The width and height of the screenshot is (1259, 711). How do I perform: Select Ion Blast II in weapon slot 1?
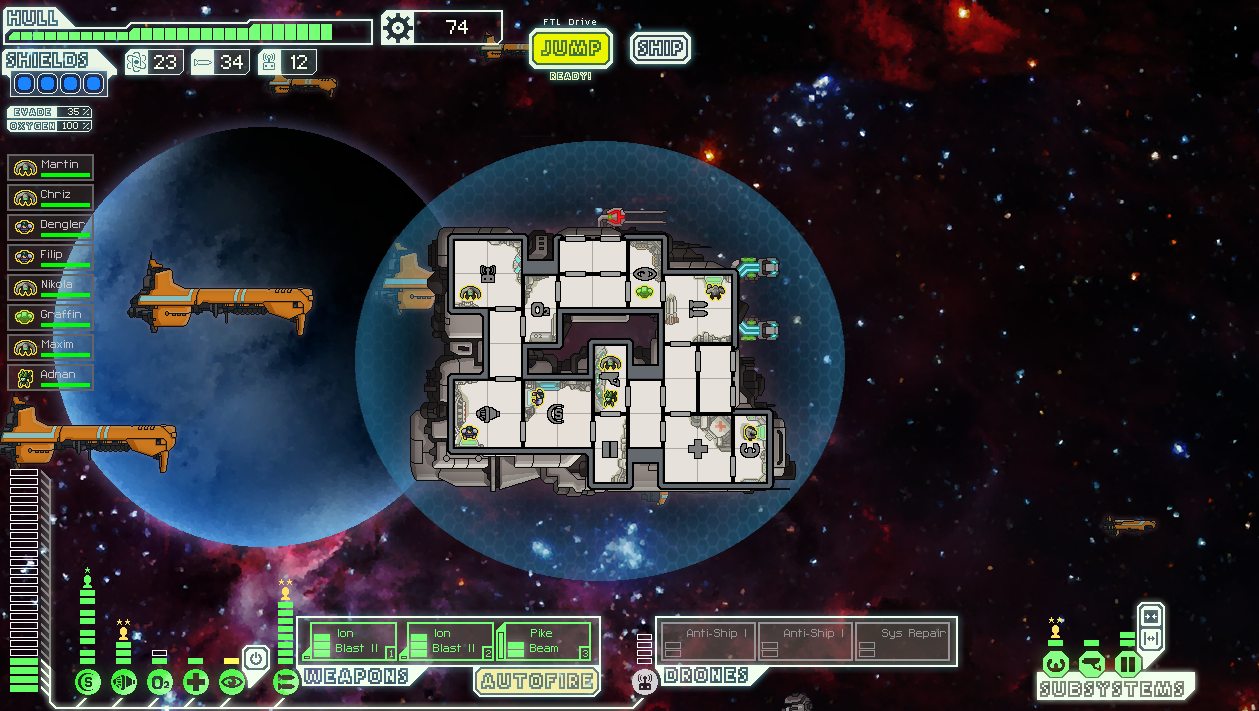(349, 641)
